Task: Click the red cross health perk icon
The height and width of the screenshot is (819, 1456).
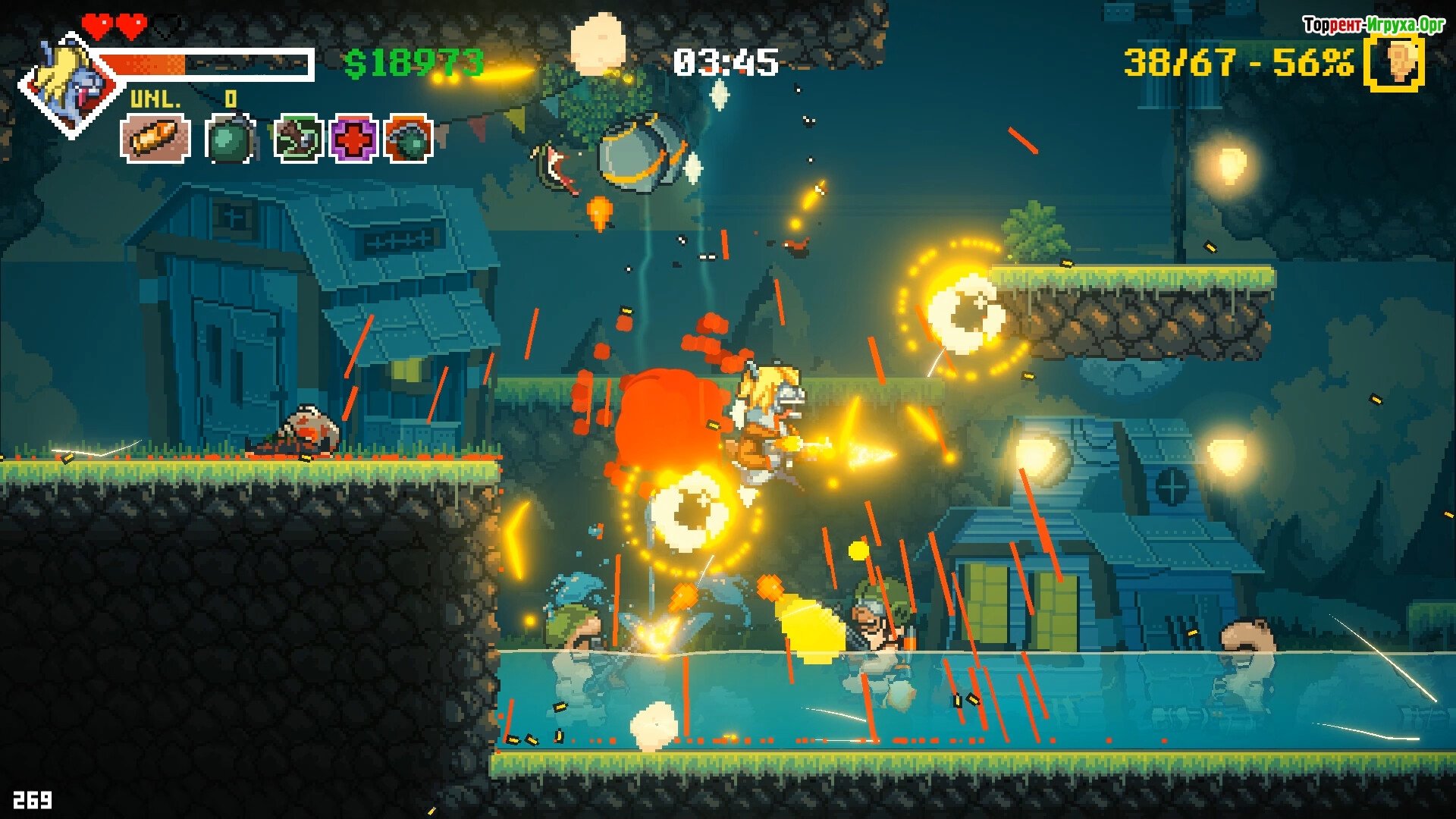Action: coord(353,139)
